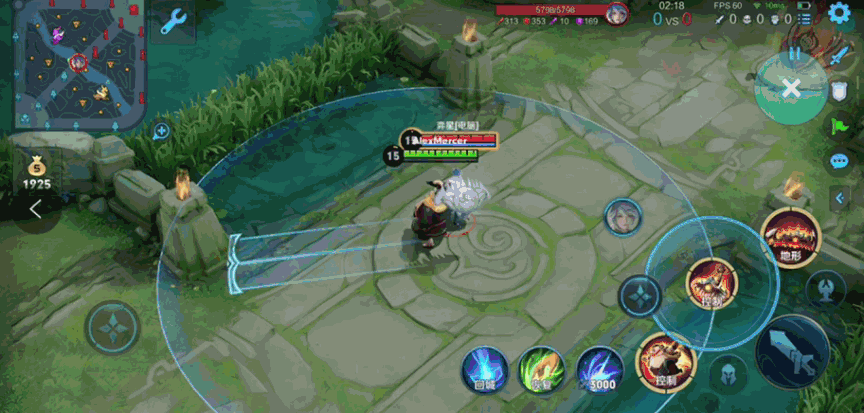Use the 回城 recall ability
Viewport: 864px width, 413px height.
click(x=484, y=367)
